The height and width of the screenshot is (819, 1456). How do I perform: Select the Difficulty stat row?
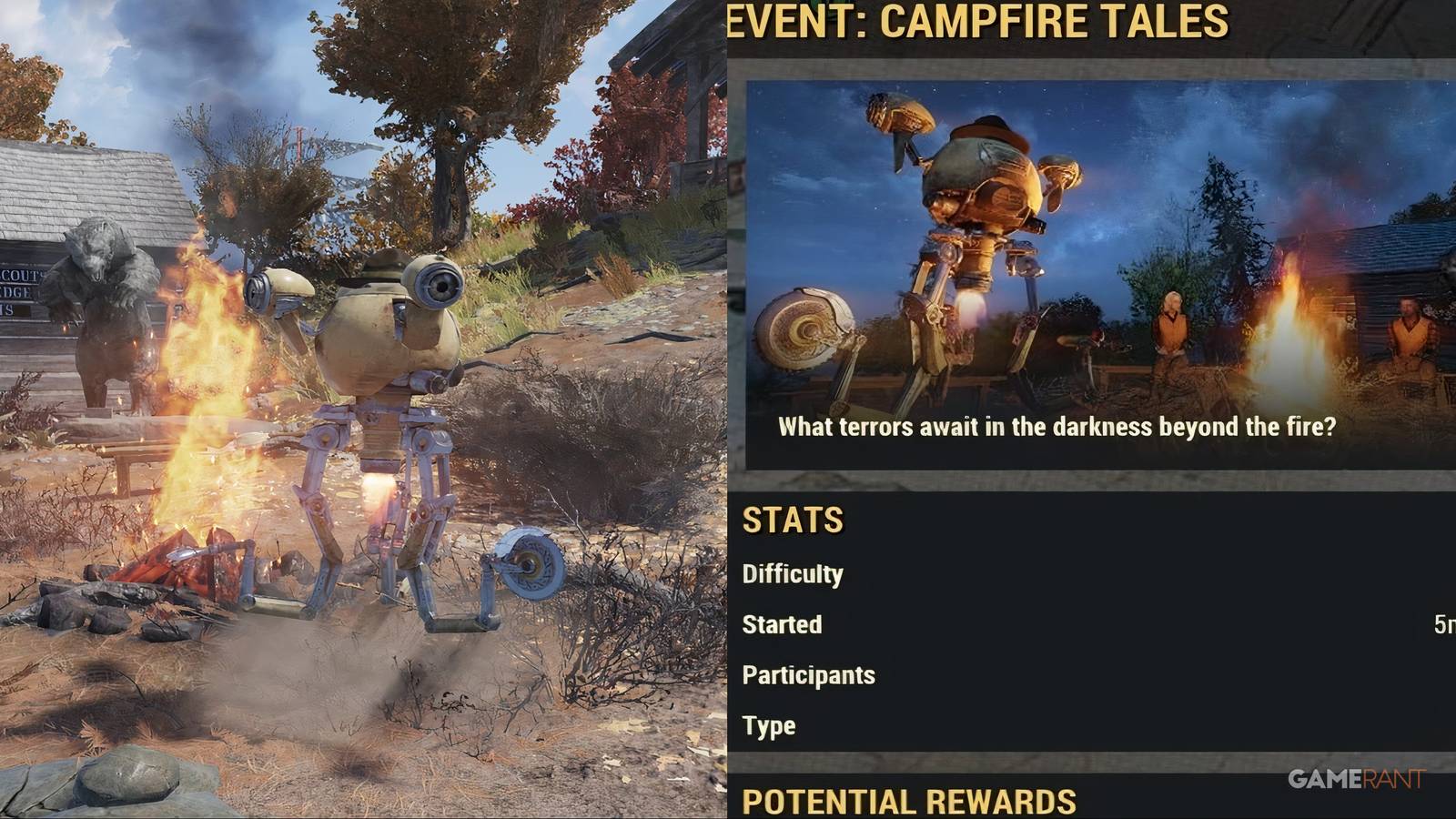pos(793,574)
